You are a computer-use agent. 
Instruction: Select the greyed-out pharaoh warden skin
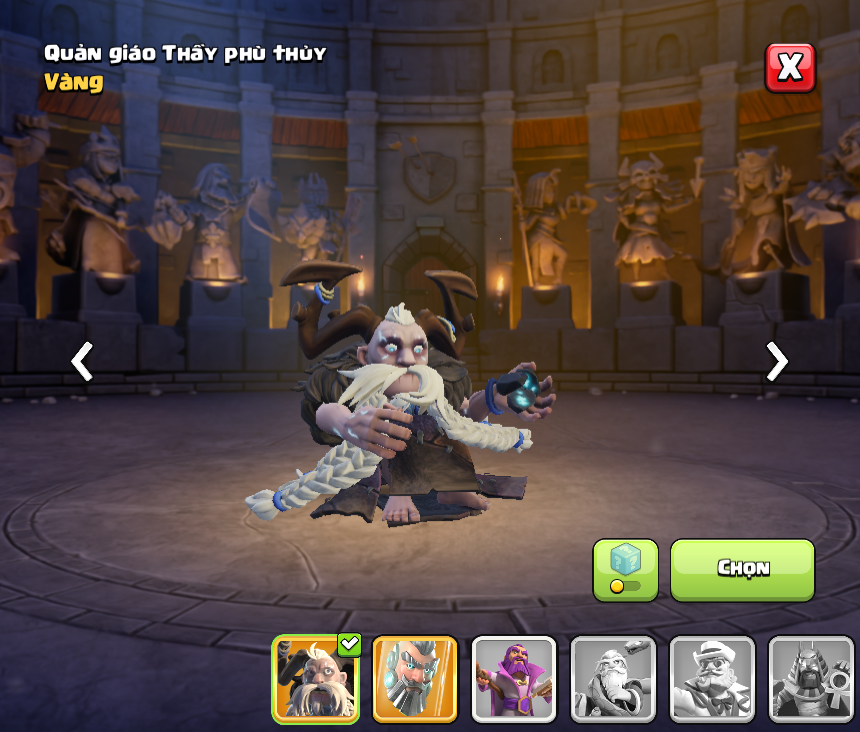click(810, 679)
